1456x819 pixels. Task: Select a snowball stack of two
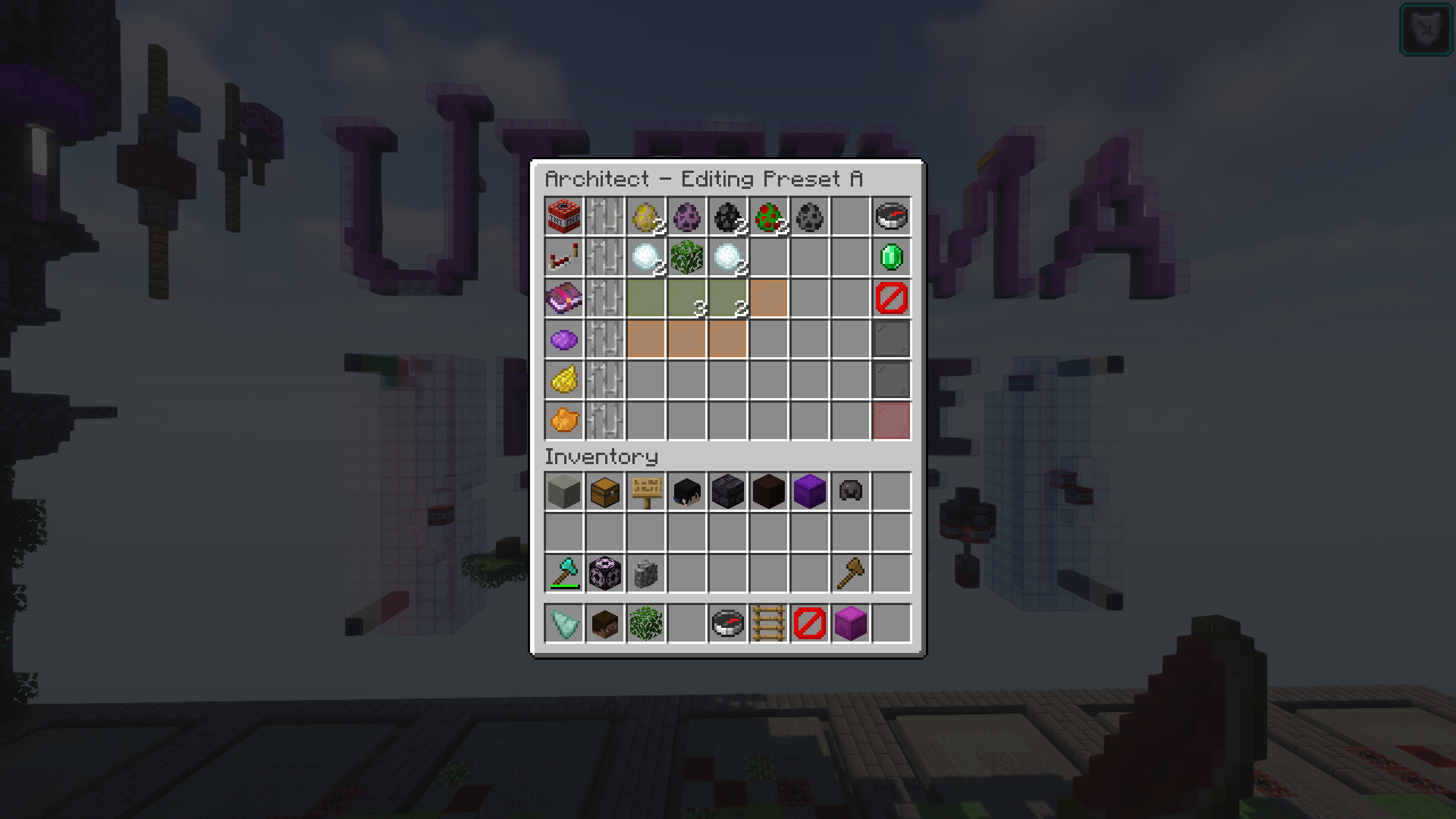tap(645, 257)
